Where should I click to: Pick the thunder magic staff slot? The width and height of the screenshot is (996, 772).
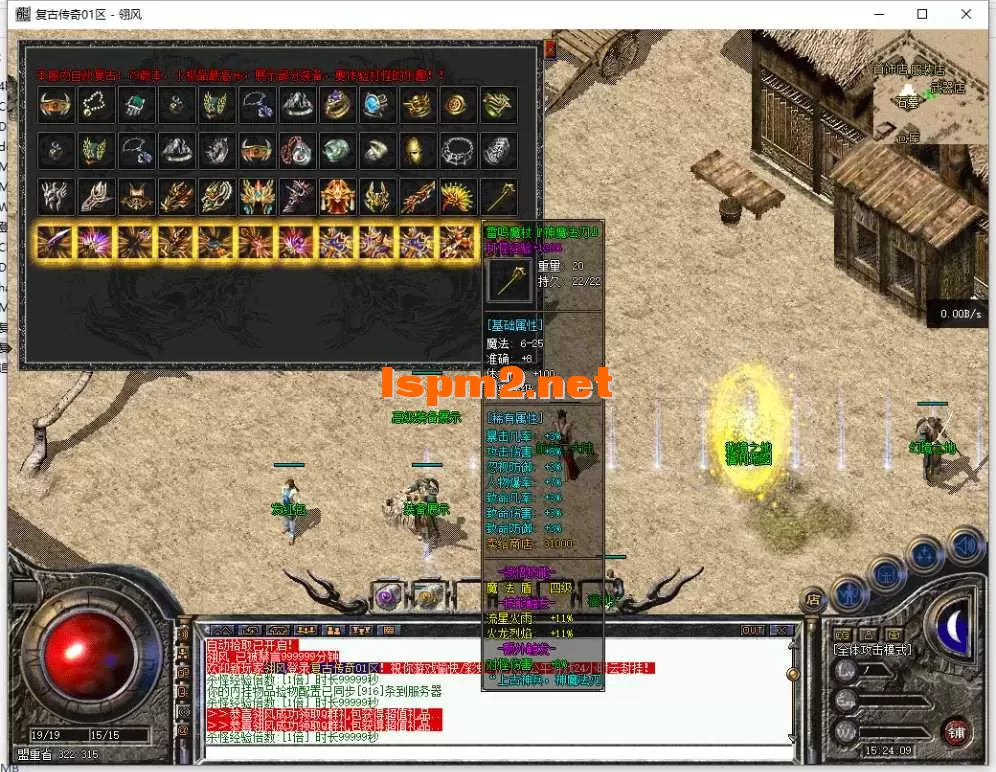[498, 196]
